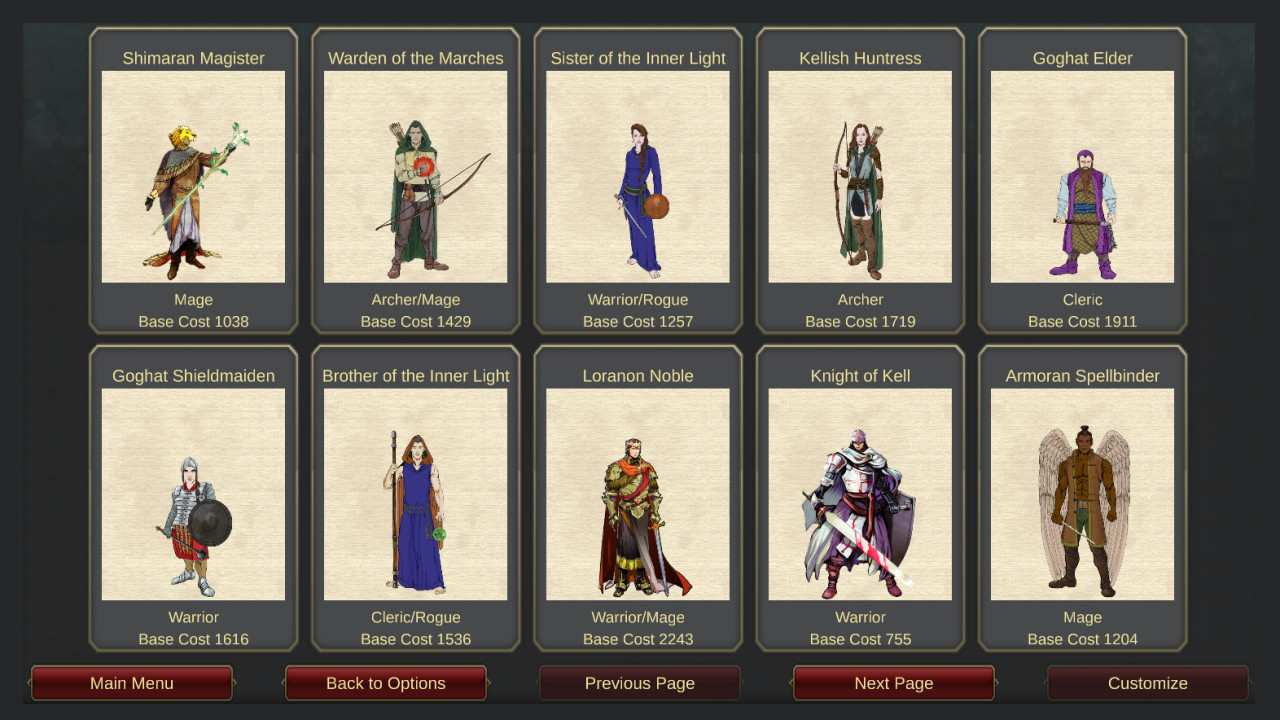Open the Customize screen

[1147, 683]
